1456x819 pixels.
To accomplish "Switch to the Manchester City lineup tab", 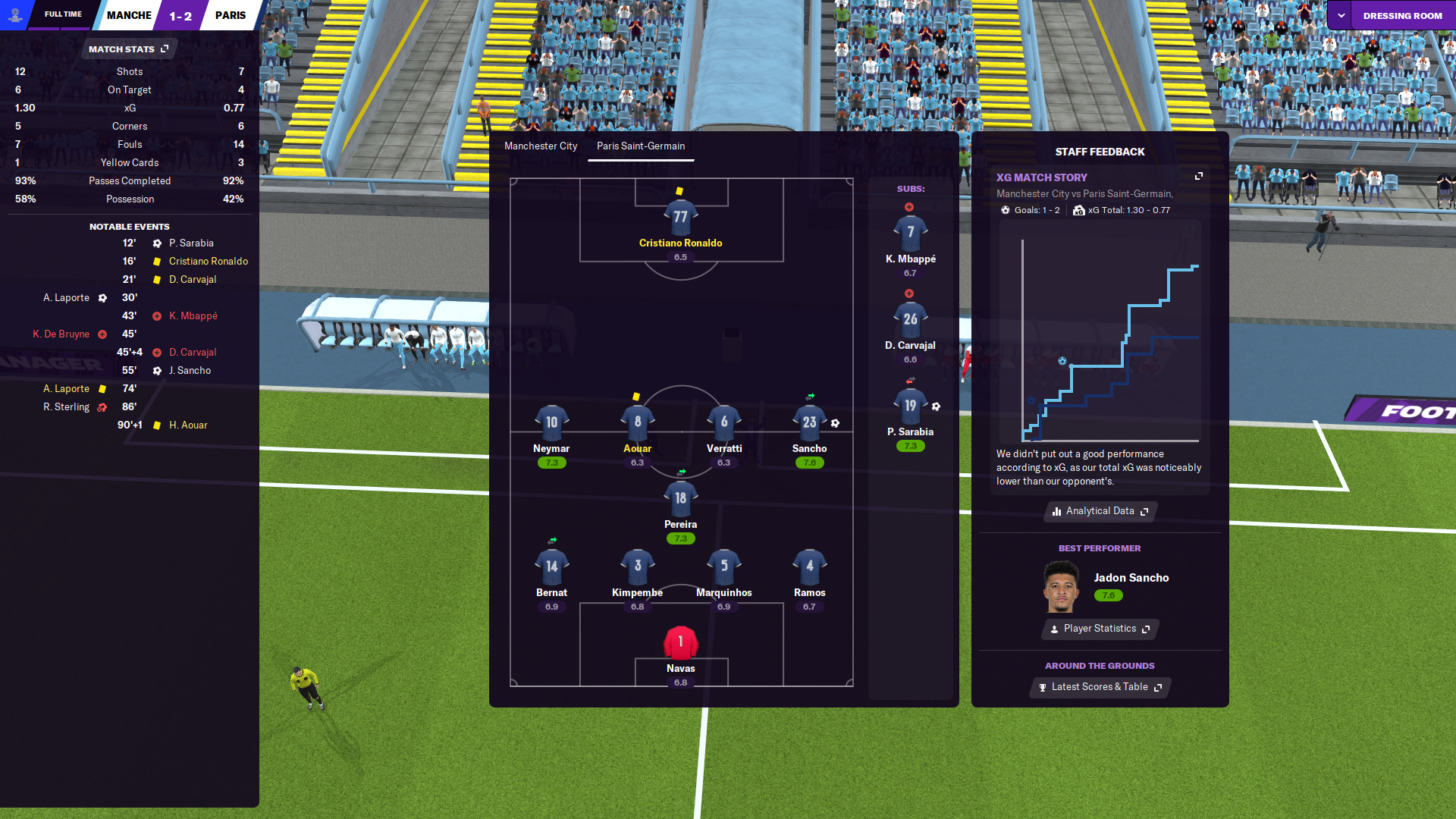I will pyautogui.click(x=541, y=146).
